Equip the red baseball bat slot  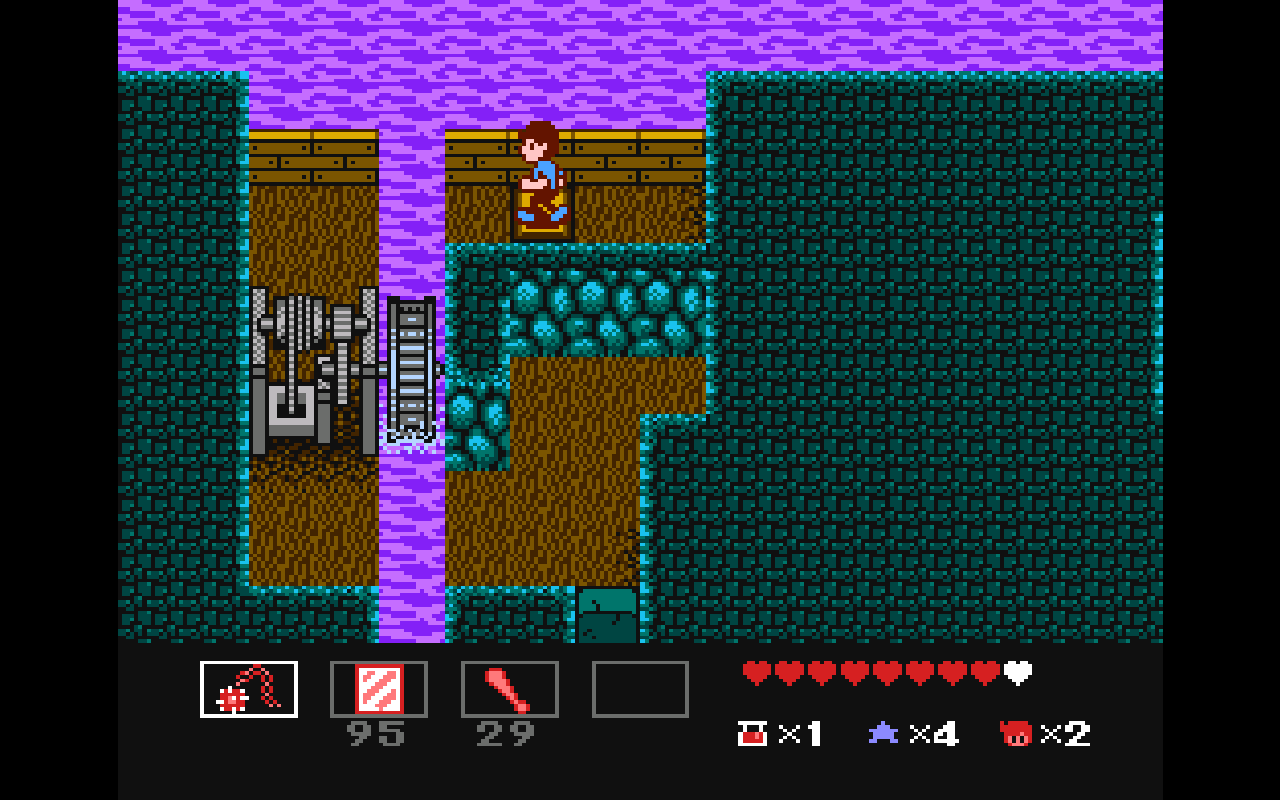click(510, 689)
